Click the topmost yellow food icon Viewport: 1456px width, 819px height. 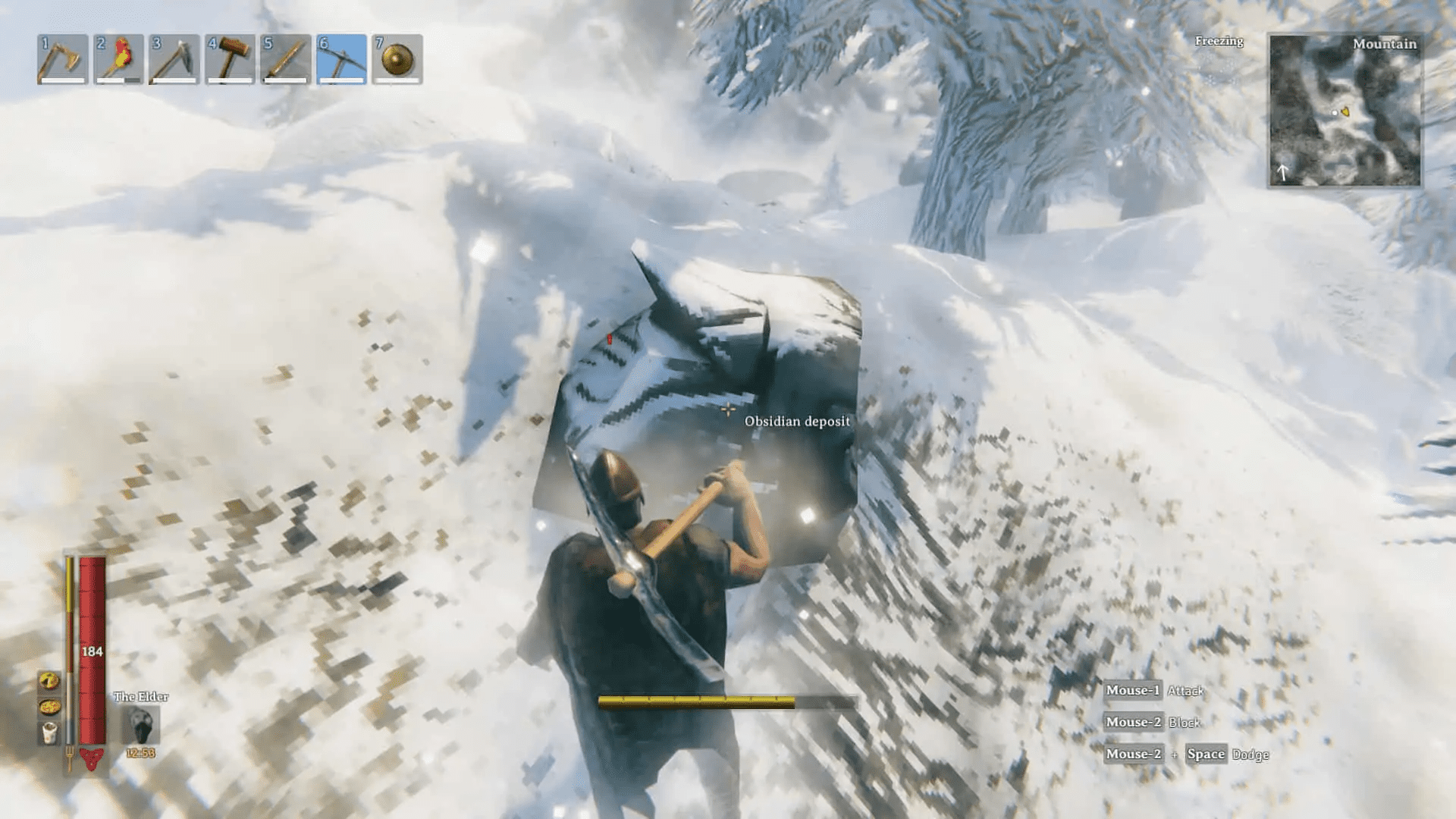coord(47,681)
